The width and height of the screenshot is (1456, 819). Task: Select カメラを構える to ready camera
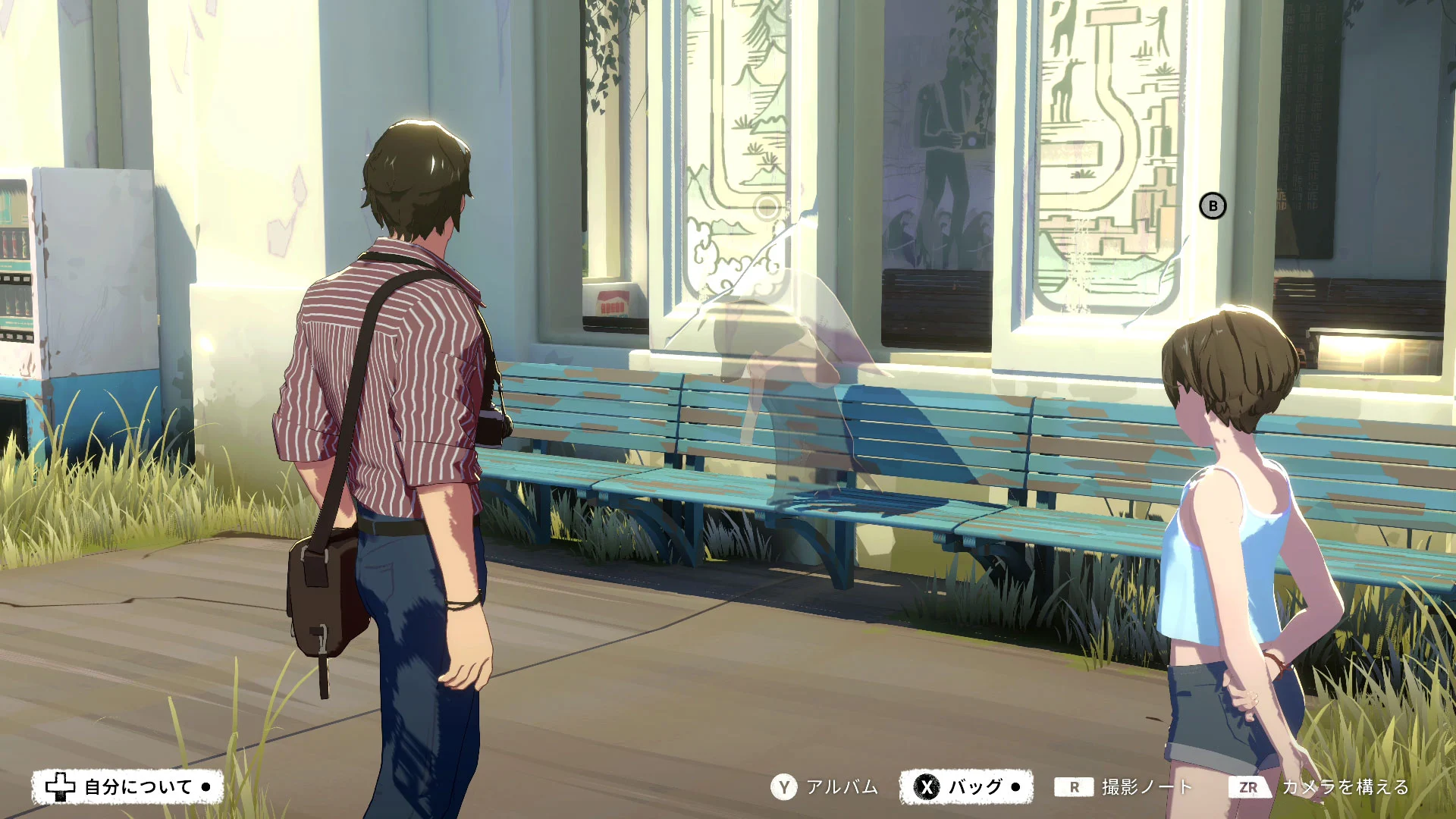coord(1319,787)
